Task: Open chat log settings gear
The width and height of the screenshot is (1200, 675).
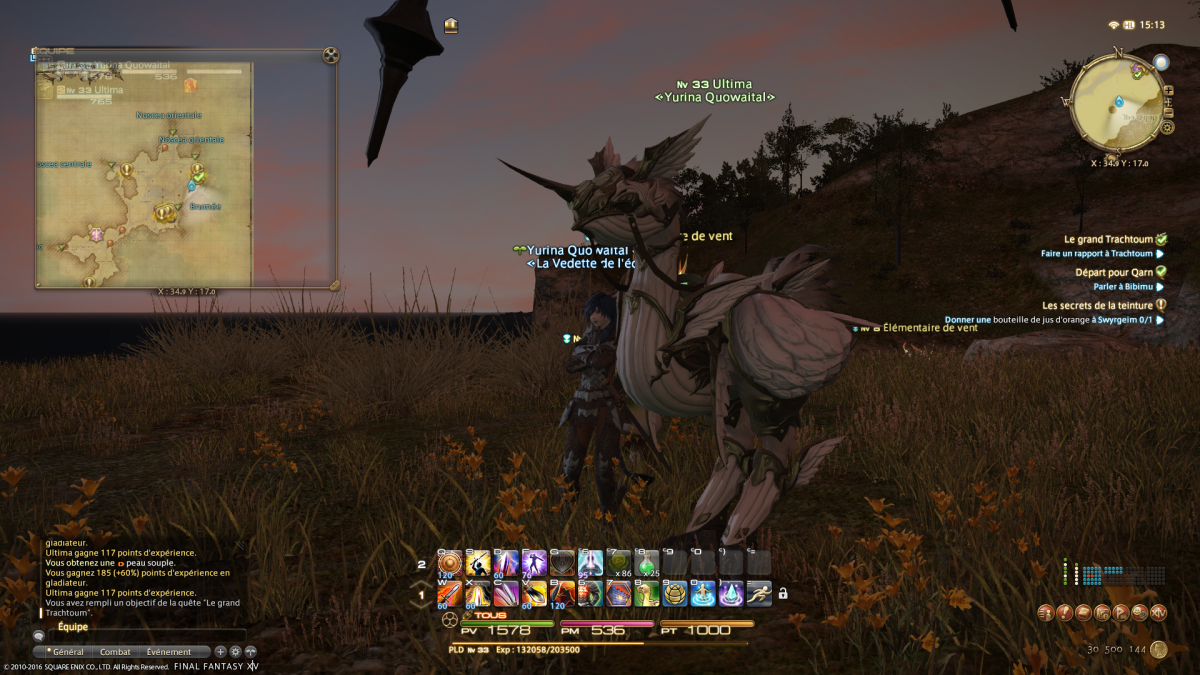Action: (236, 652)
